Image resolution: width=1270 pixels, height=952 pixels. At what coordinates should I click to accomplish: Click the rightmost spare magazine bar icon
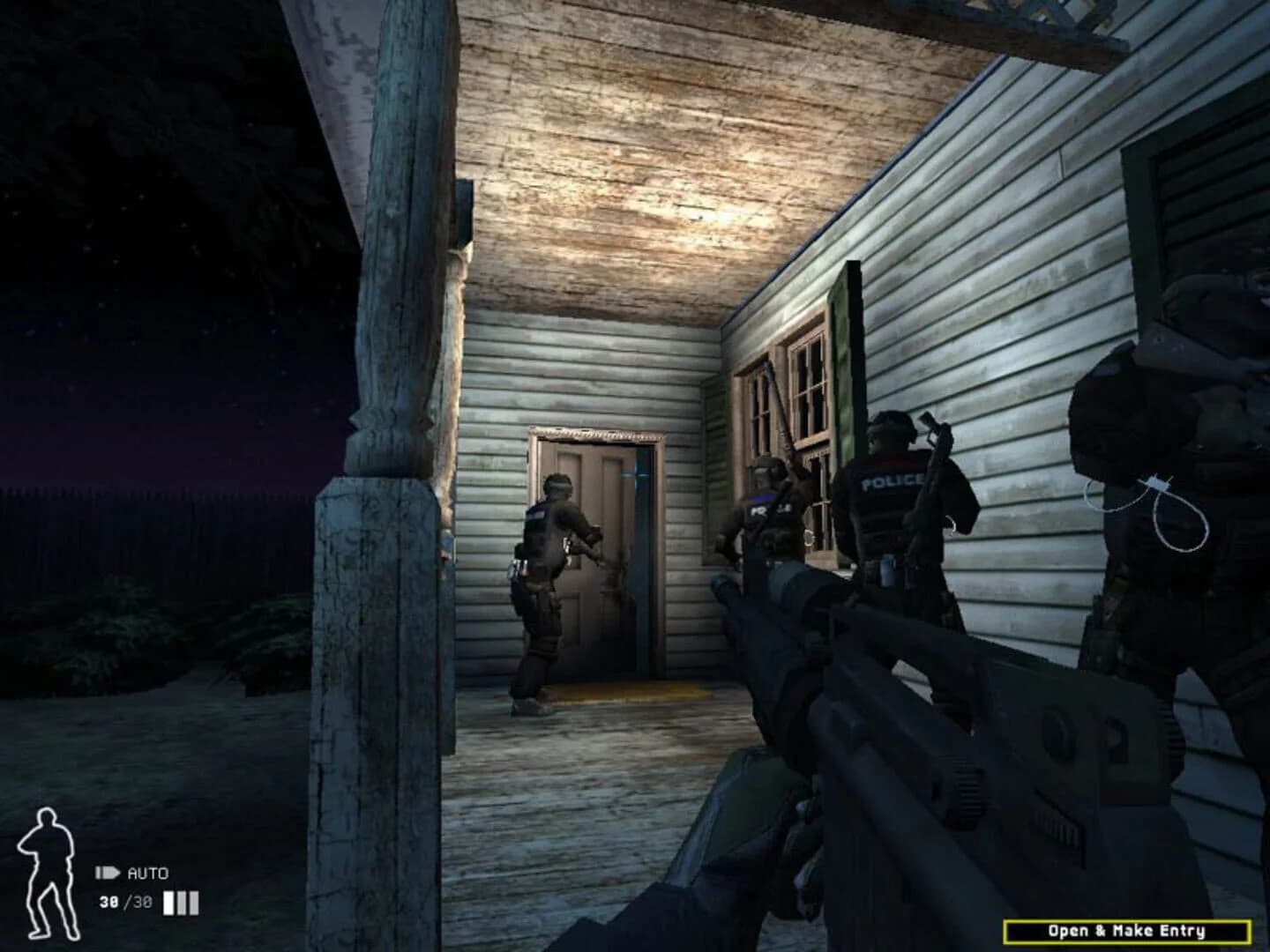[x=194, y=902]
